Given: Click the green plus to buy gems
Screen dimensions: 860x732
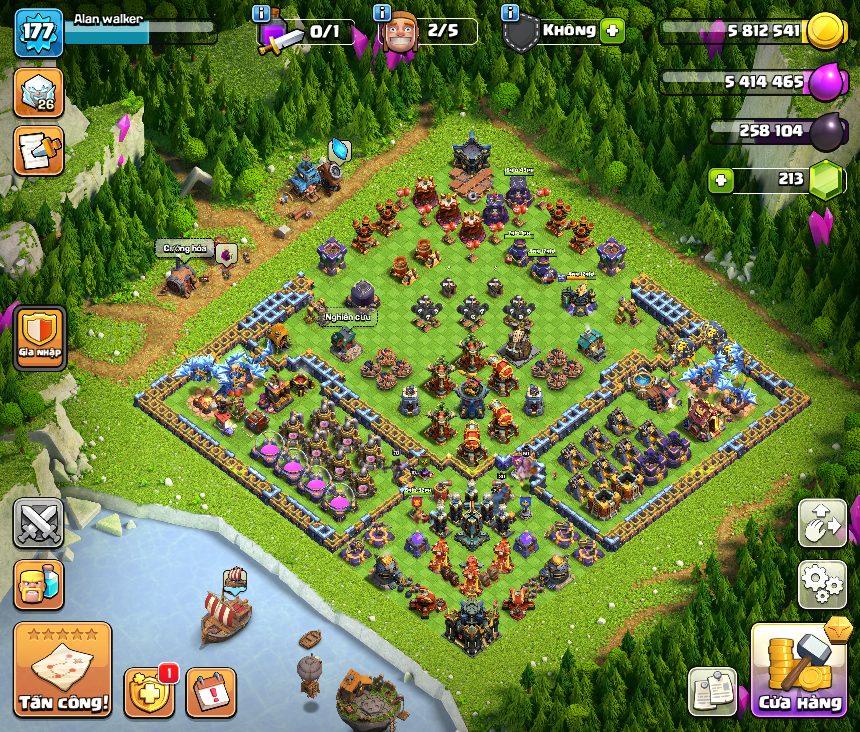Looking at the screenshot, I should coord(721,181).
